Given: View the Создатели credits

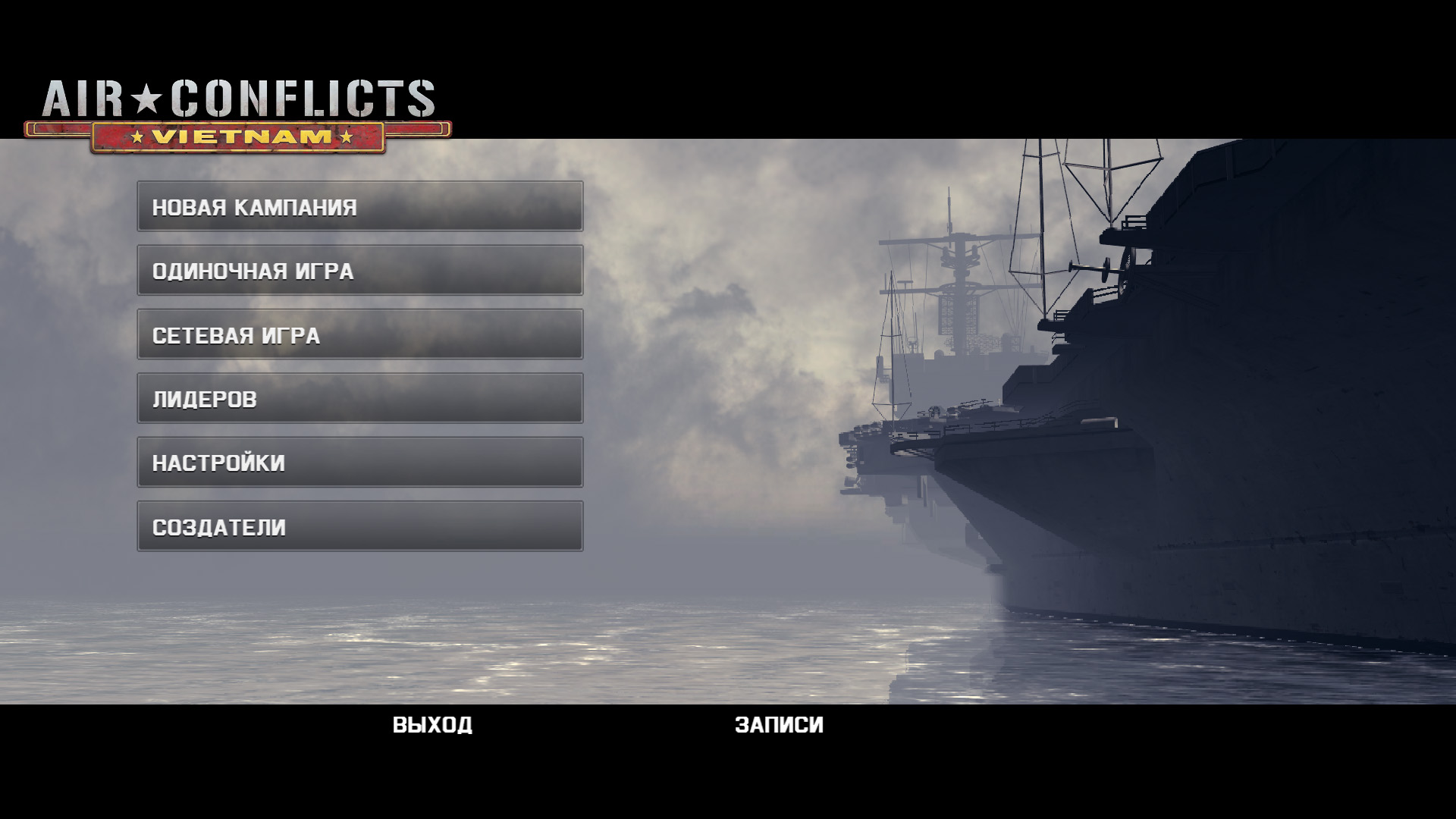Looking at the screenshot, I should [x=359, y=526].
